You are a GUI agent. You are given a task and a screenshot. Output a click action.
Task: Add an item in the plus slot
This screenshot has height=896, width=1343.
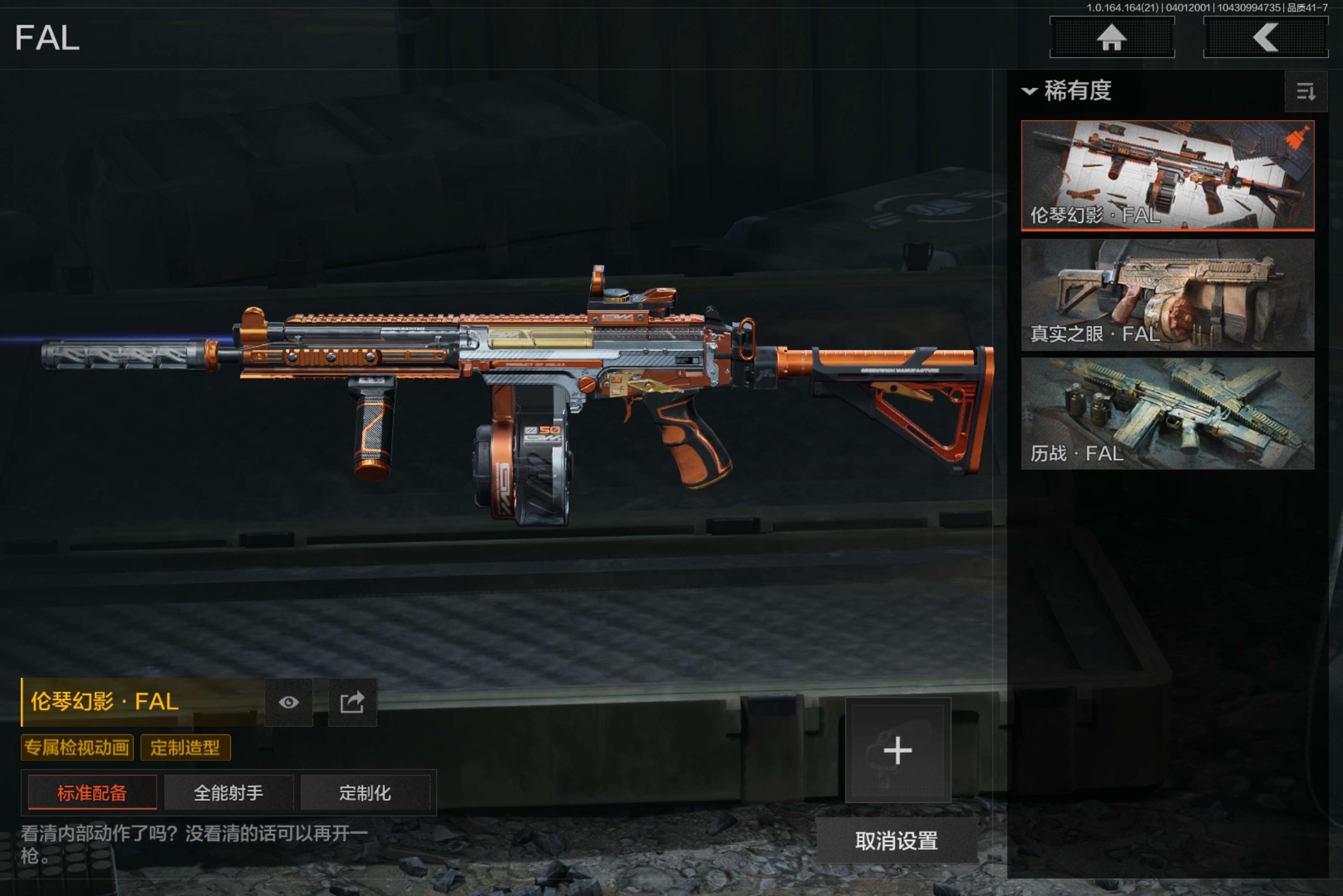pos(898,750)
